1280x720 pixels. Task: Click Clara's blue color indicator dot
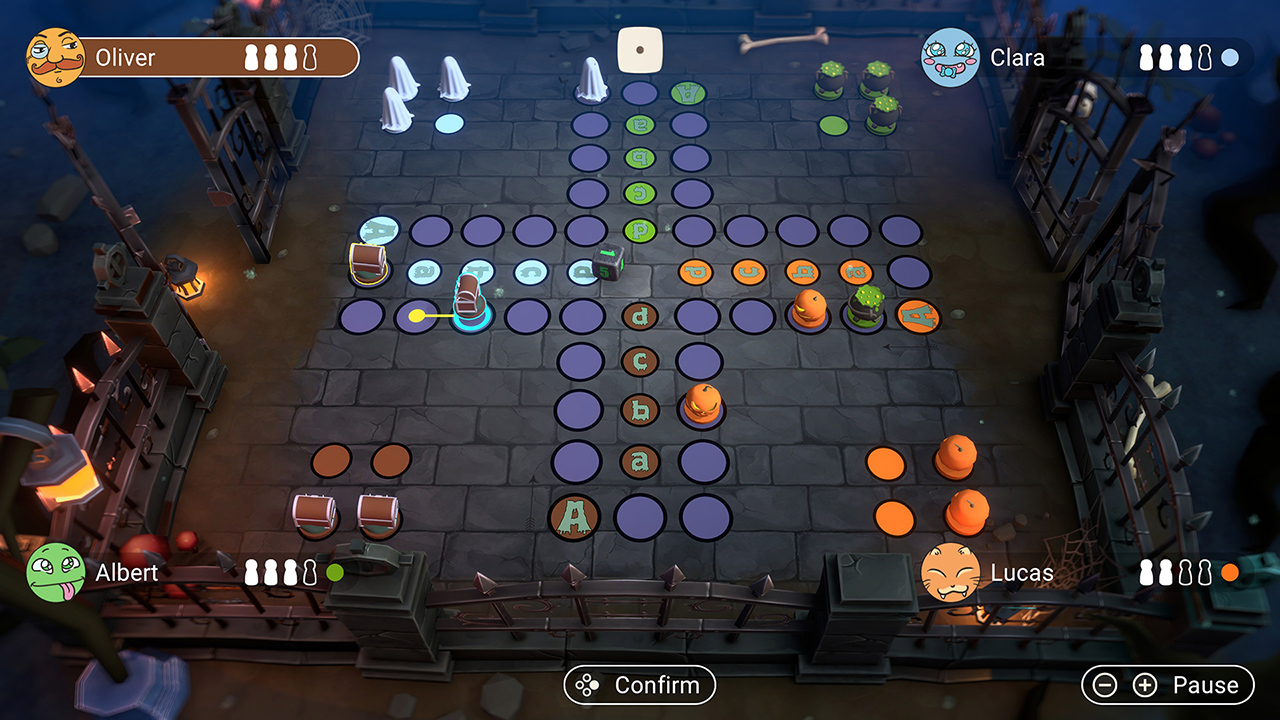1231,58
